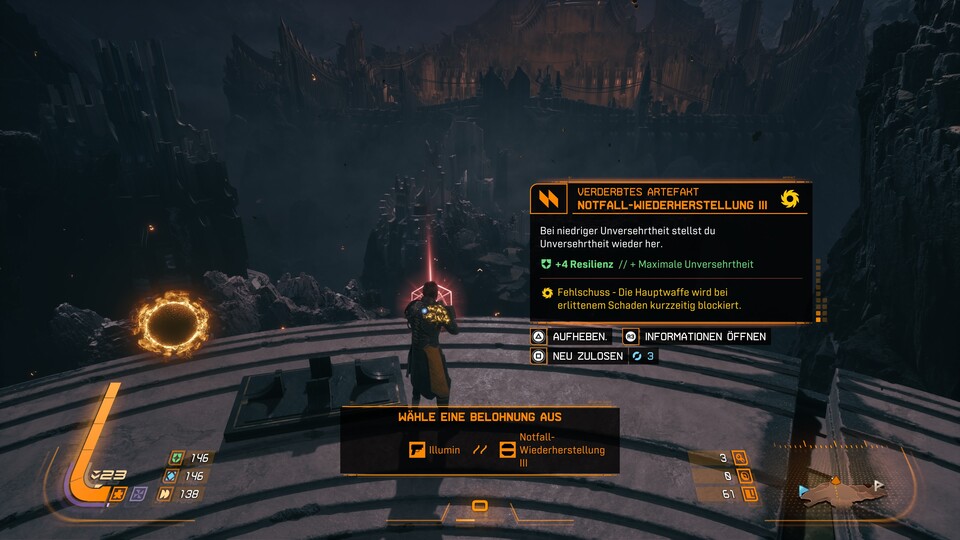Click the round coin resource icon
Viewport: 960px width, 540px height.
pyautogui.click(x=741, y=476)
